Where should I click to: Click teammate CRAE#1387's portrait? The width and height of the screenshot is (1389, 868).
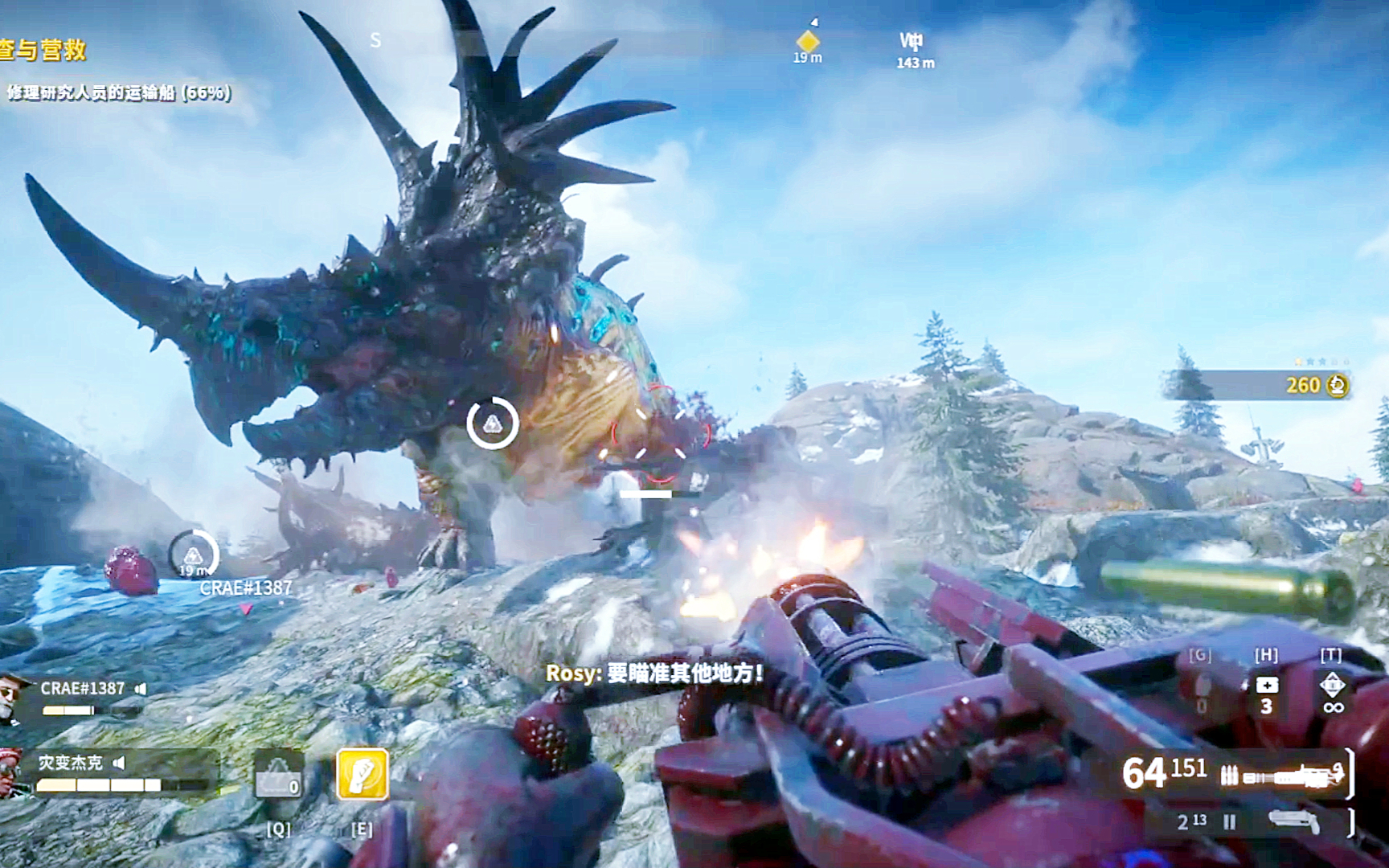[x=14, y=696]
